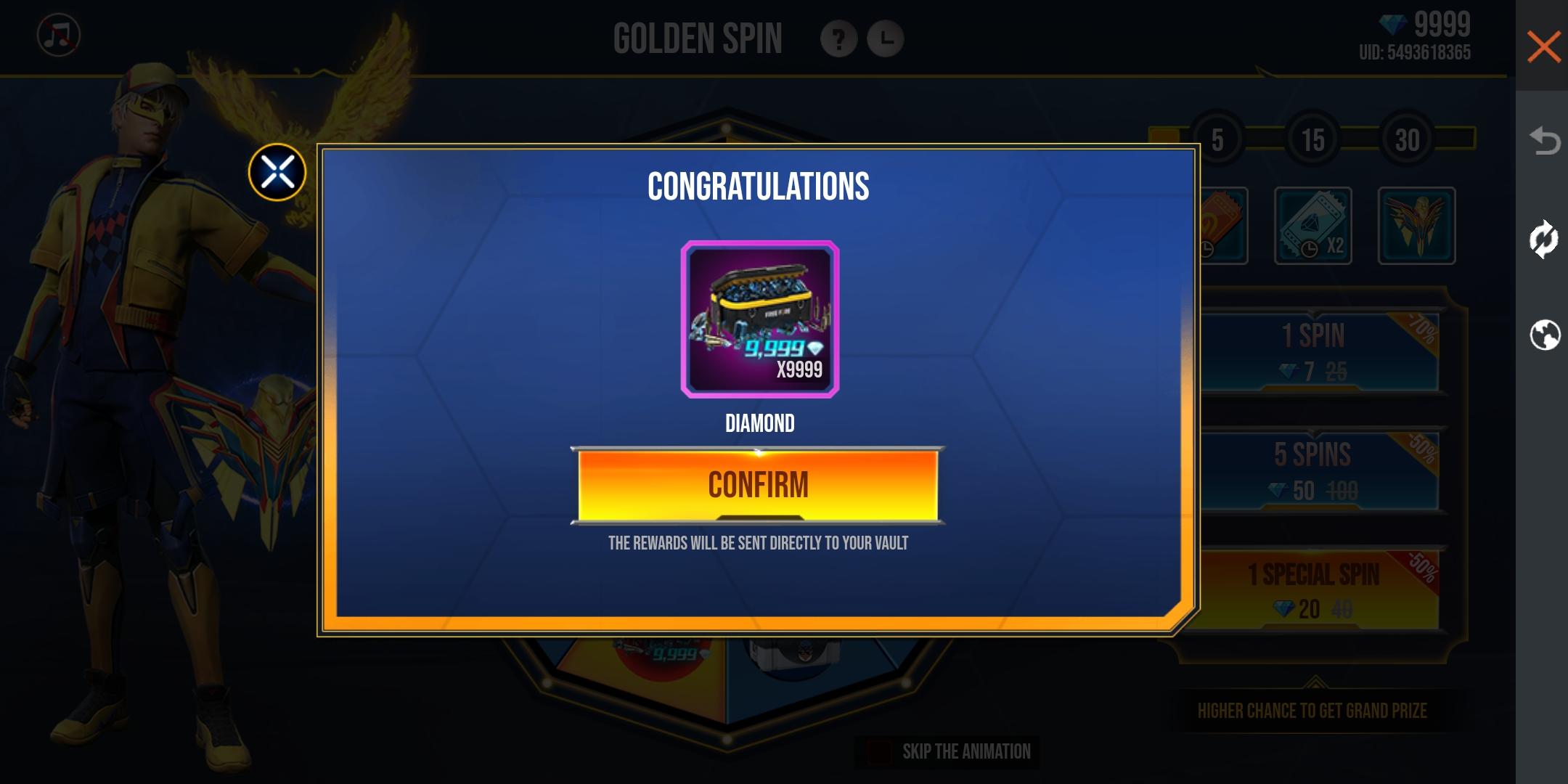This screenshot has width=1568, height=784.
Task: Close the Congratulations popup with the X
Action: [x=277, y=173]
